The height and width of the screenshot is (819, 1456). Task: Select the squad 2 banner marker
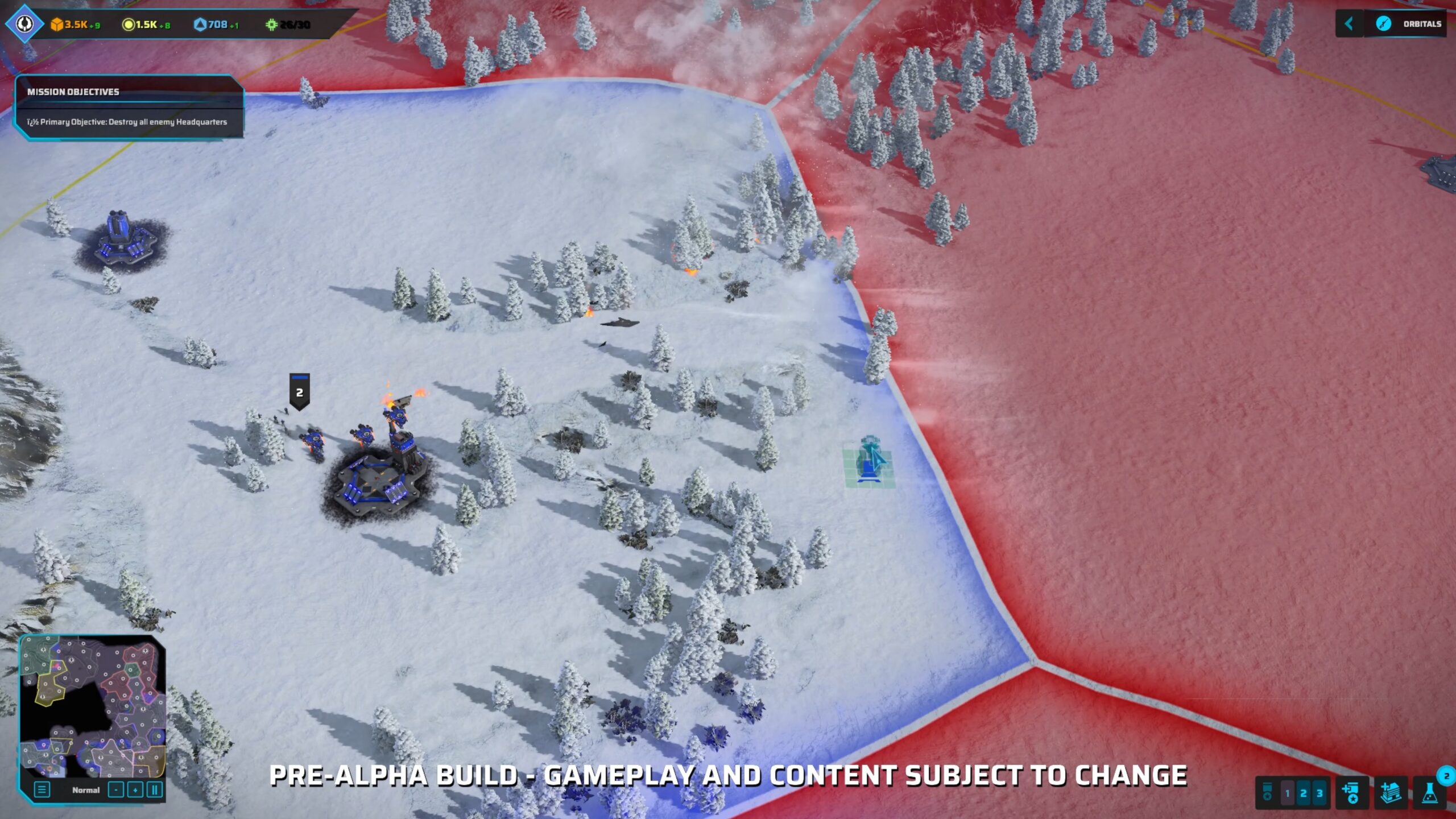coord(300,391)
